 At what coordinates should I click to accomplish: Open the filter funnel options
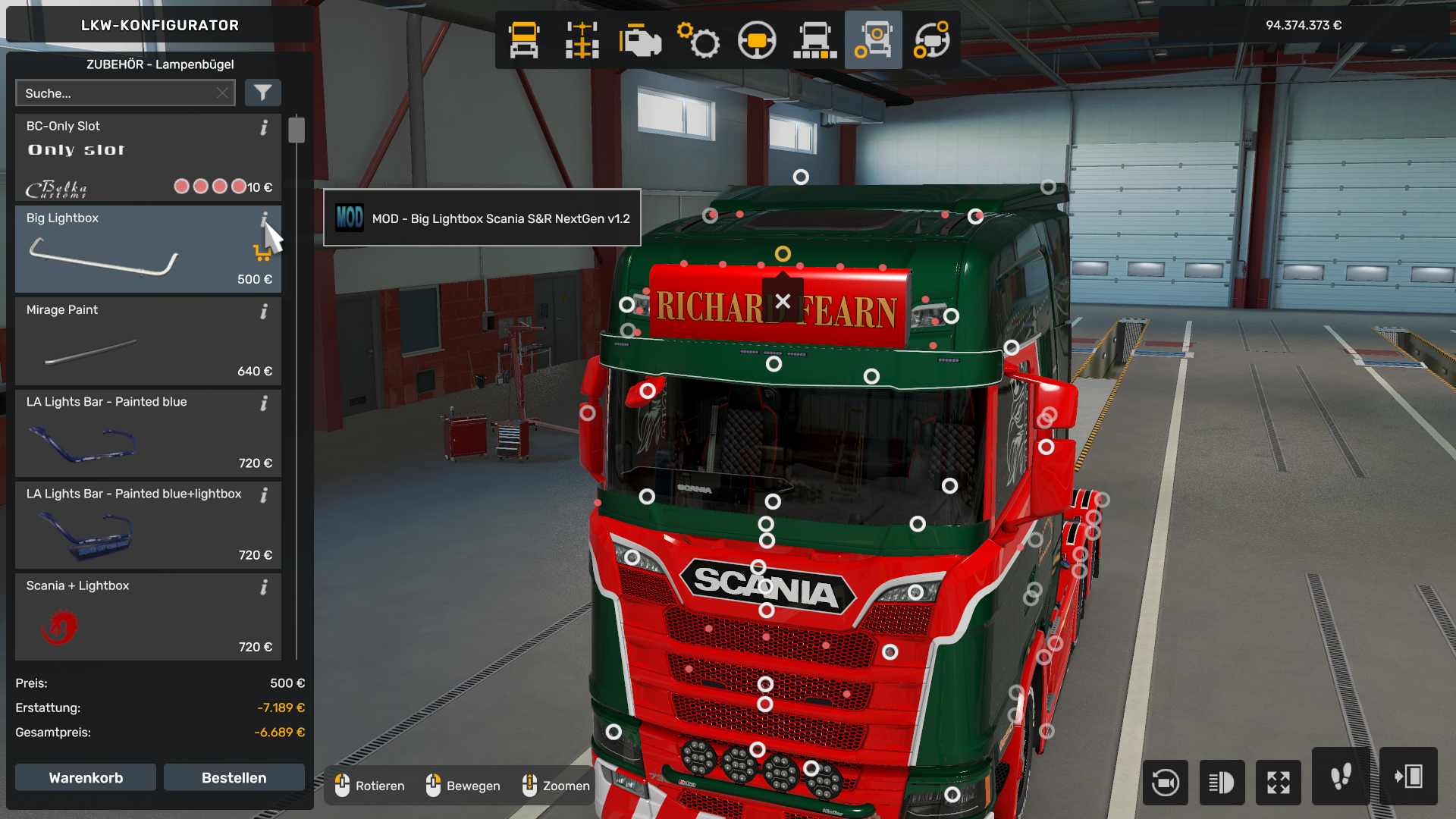click(x=262, y=93)
